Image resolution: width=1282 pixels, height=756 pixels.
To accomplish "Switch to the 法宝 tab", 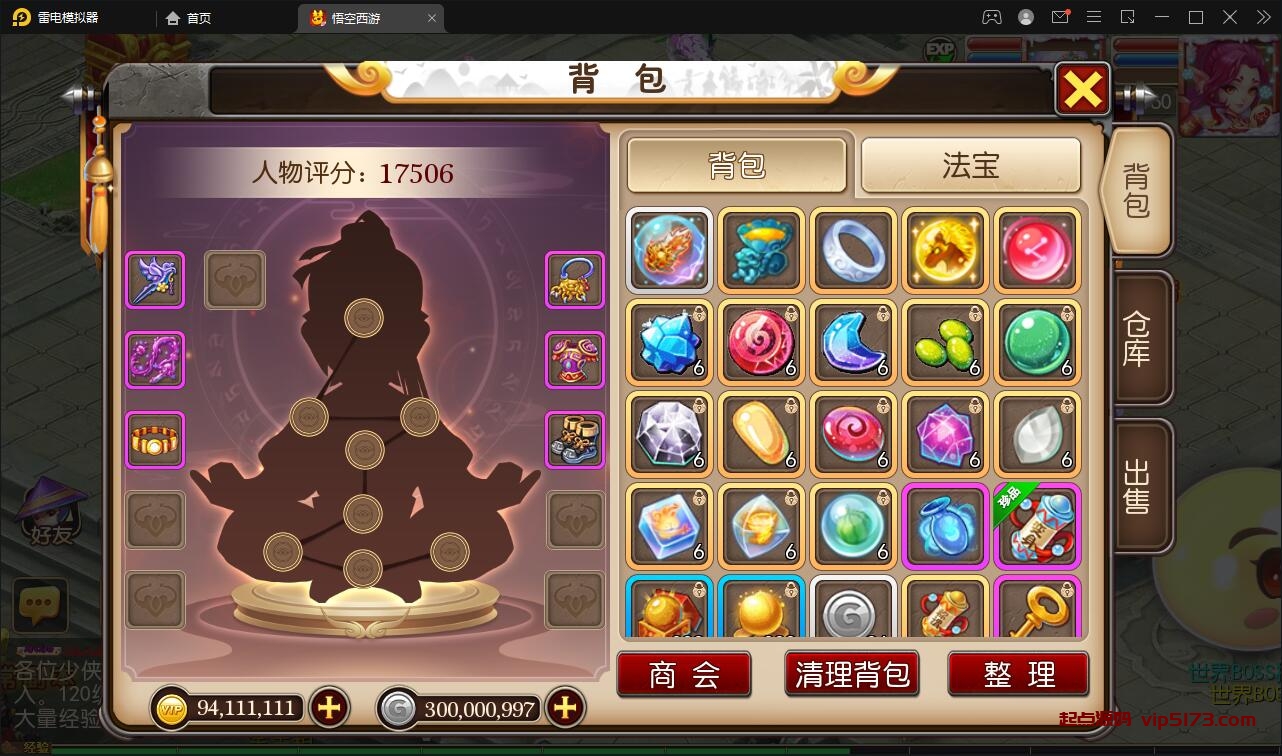I will click(971, 167).
